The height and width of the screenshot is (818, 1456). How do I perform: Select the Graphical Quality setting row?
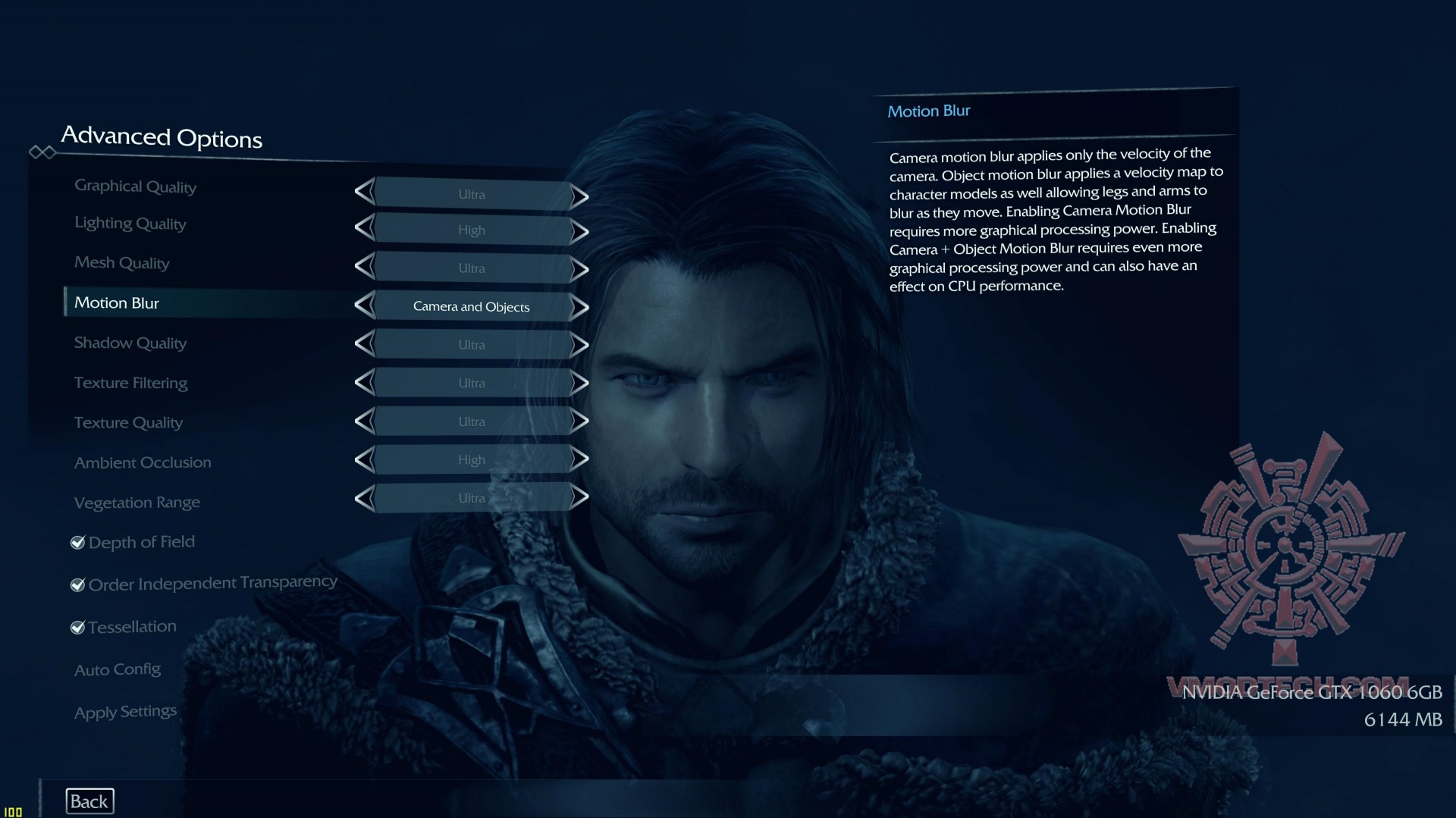click(135, 186)
